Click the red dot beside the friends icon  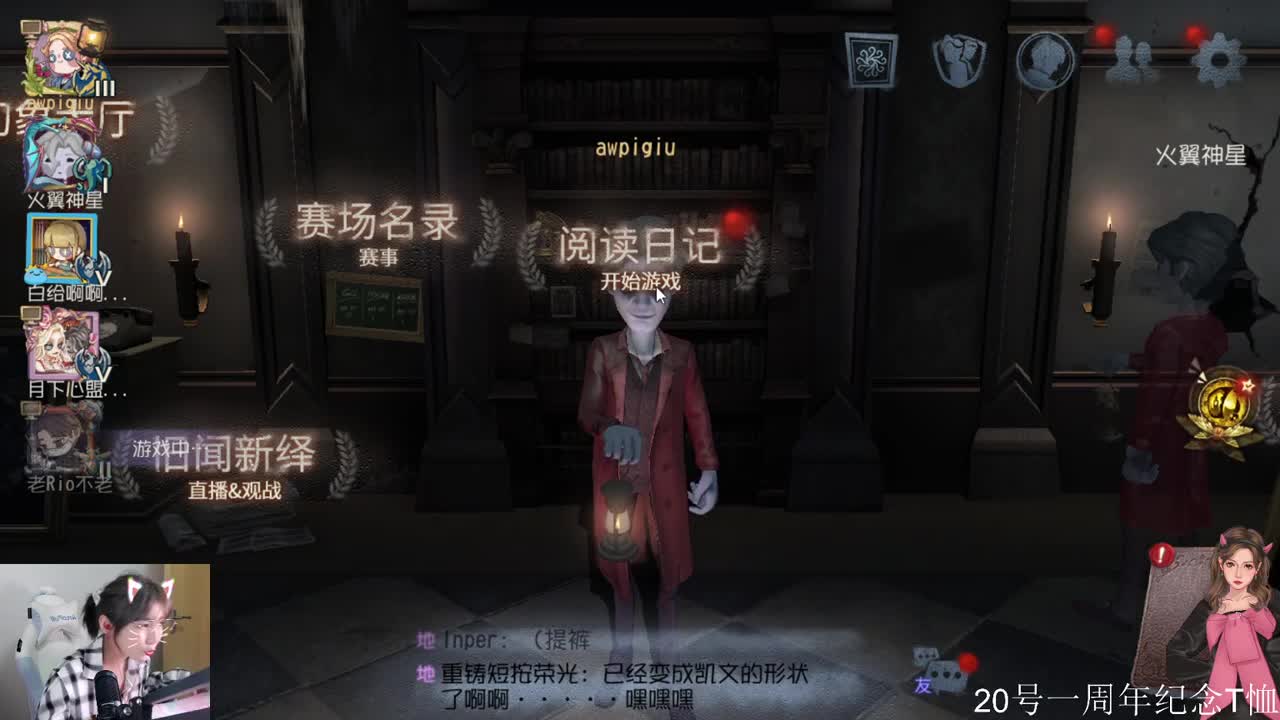click(1103, 33)
